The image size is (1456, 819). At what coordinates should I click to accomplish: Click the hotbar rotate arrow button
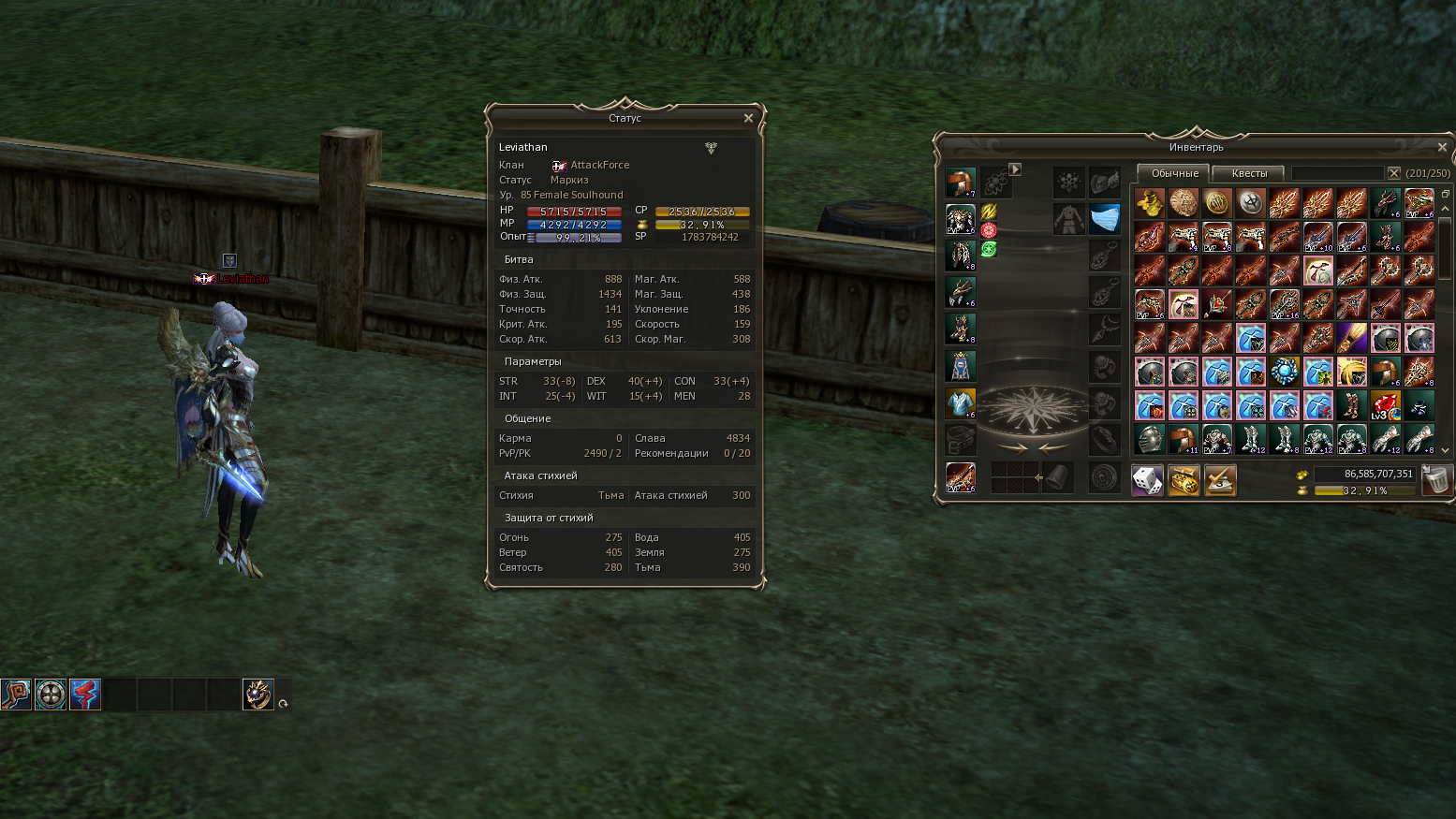tap(283, 704)
